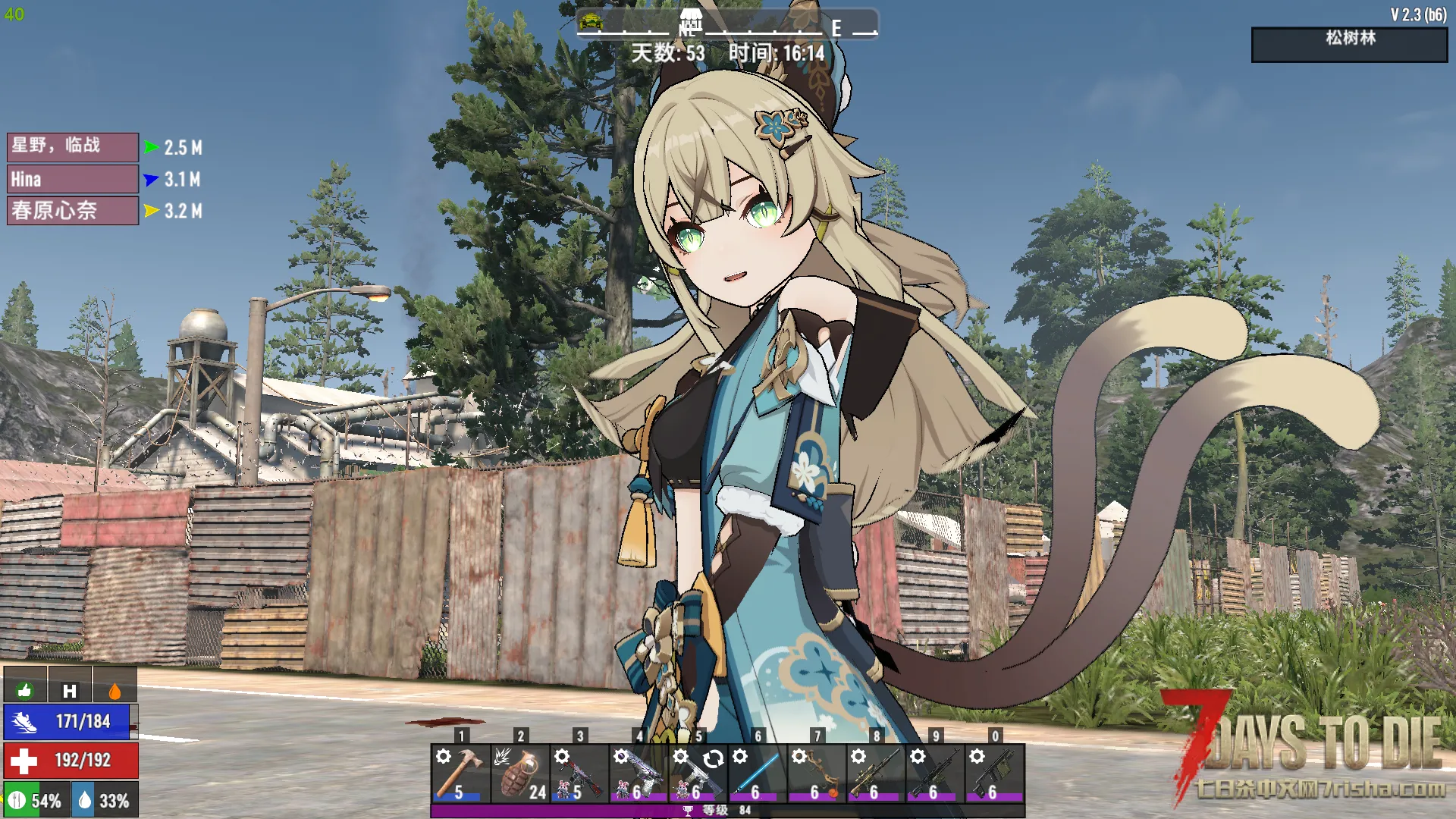Click the H buff icon
This screenshot has width=1456, height=819.
tap(70, 690)
